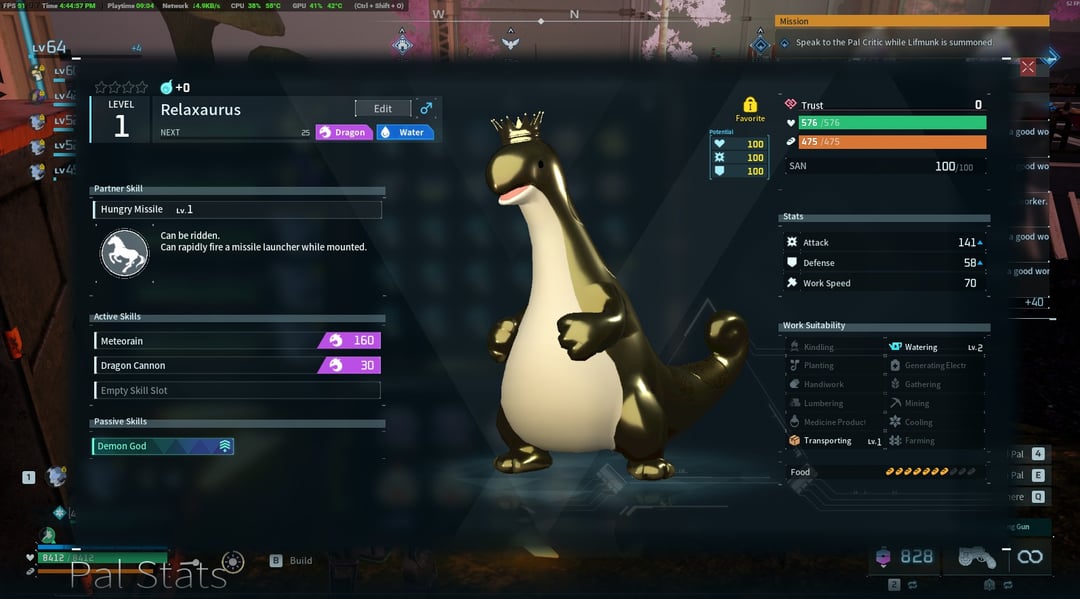Select the Meteorain active skill
This screenshot has height=599, width=1080.
click(237, 341)
